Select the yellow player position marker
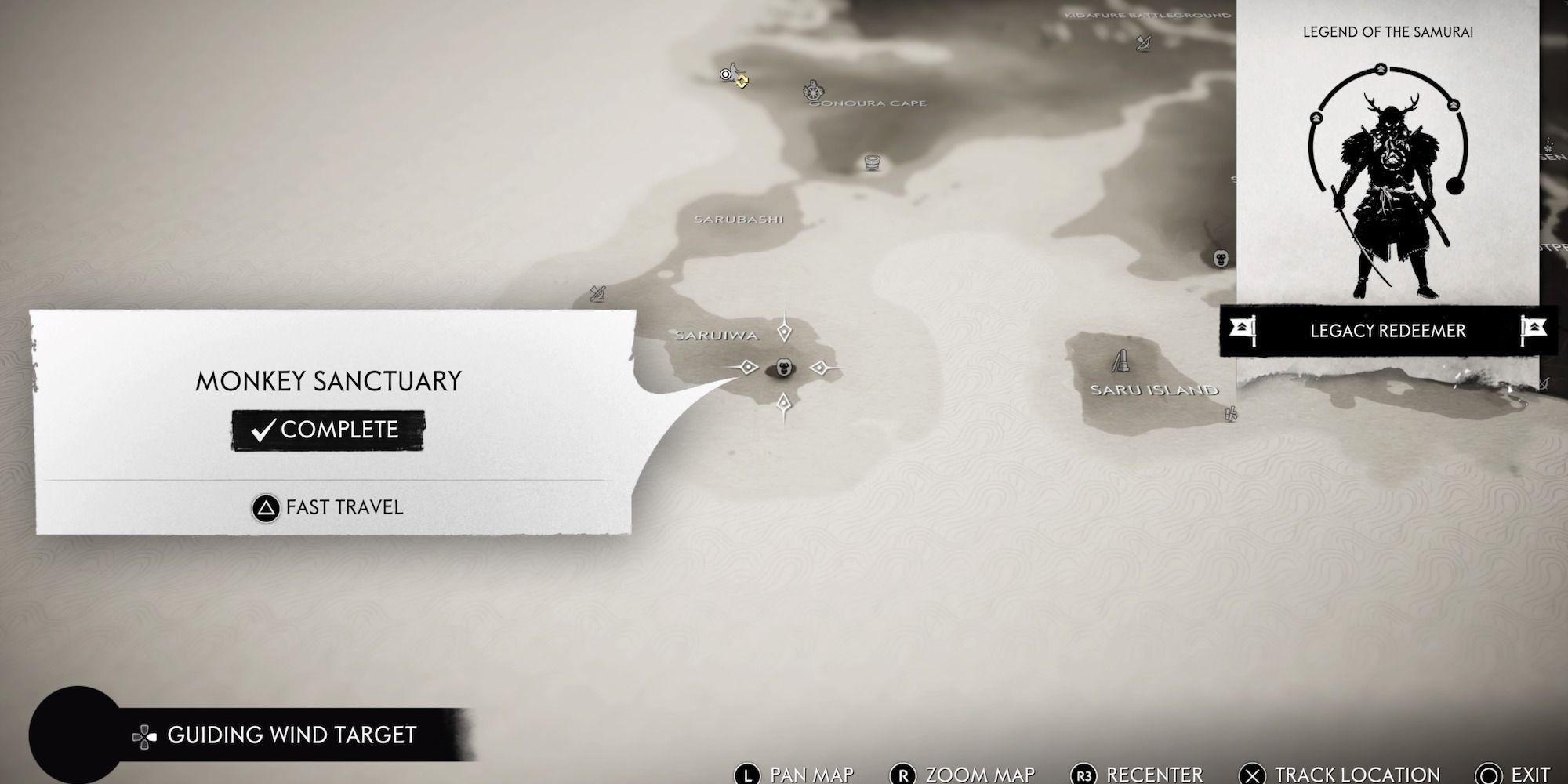This screenshot has height=784, width=1568. click(x=742, y=81)
